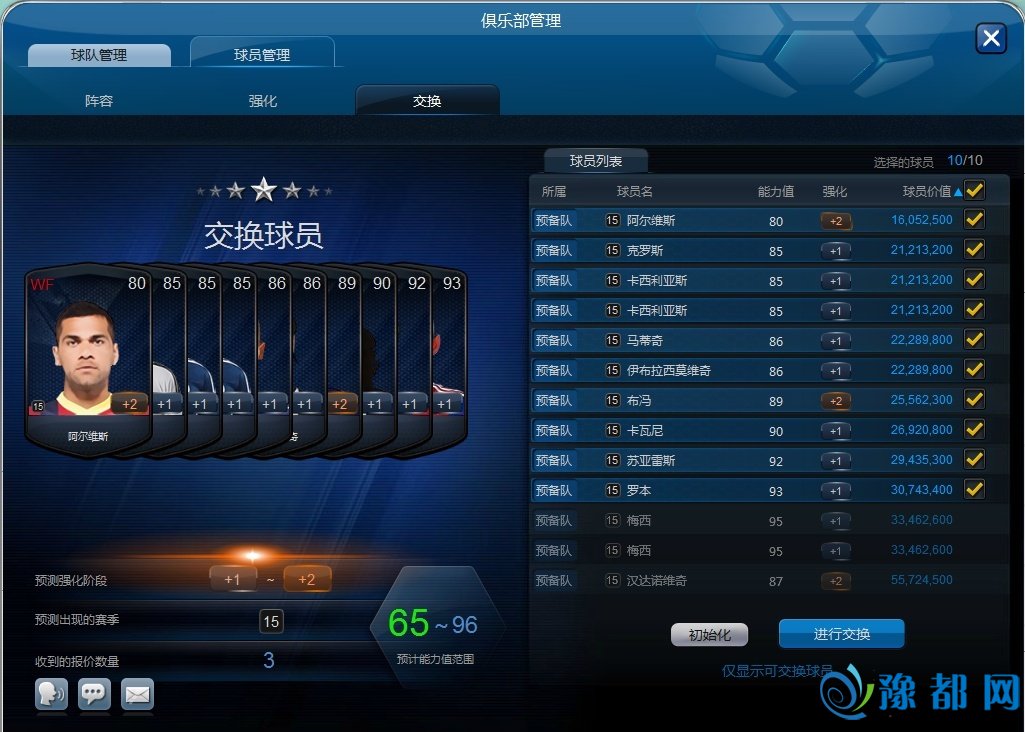The width and height of the screenshot is (1025, 732).
Task: Uncheck the 布冯 row checkbox
Action: [x=974, y=400]
